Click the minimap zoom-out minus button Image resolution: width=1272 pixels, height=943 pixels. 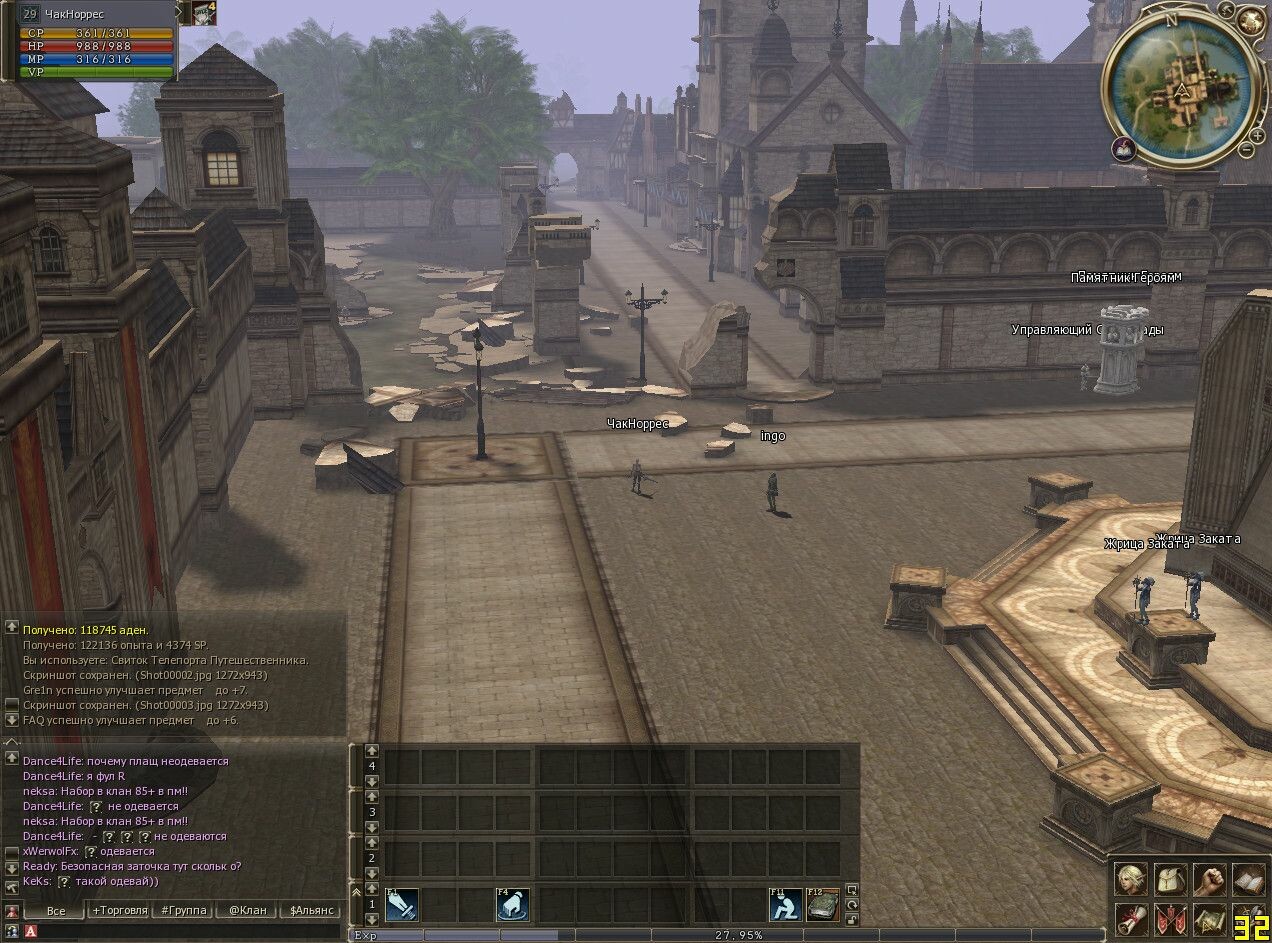[1246, 150]
